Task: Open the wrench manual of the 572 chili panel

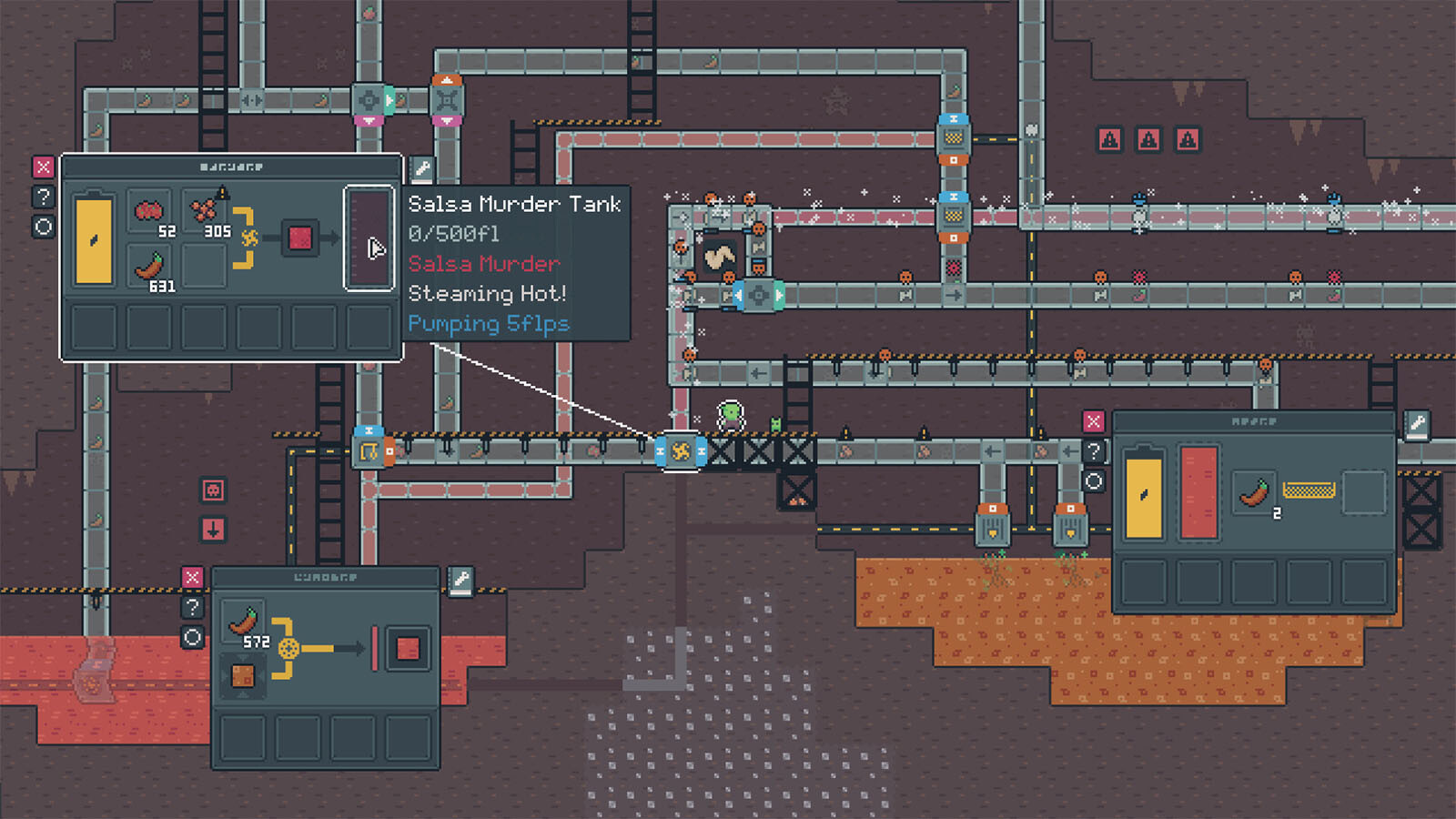Action: click(461, 580)
